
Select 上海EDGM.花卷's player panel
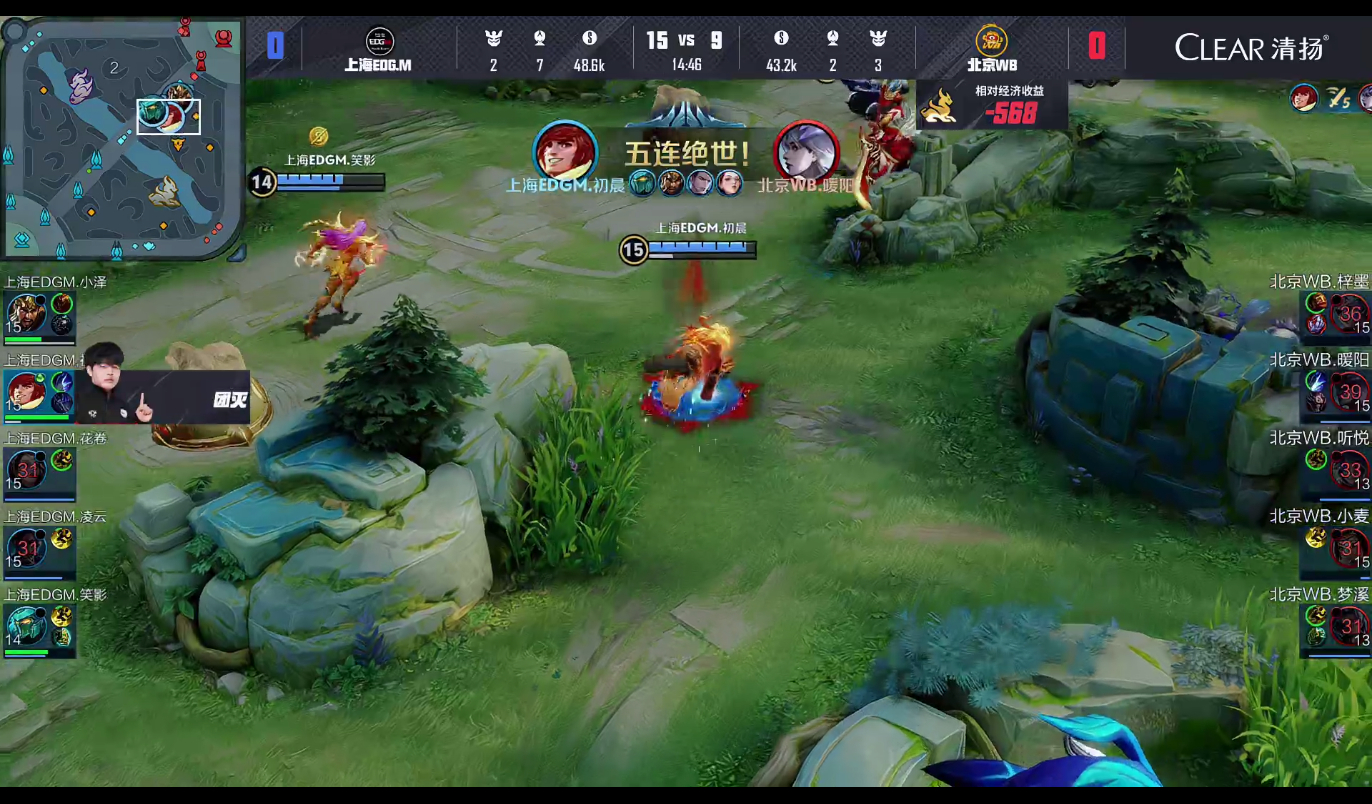point(40,469)
